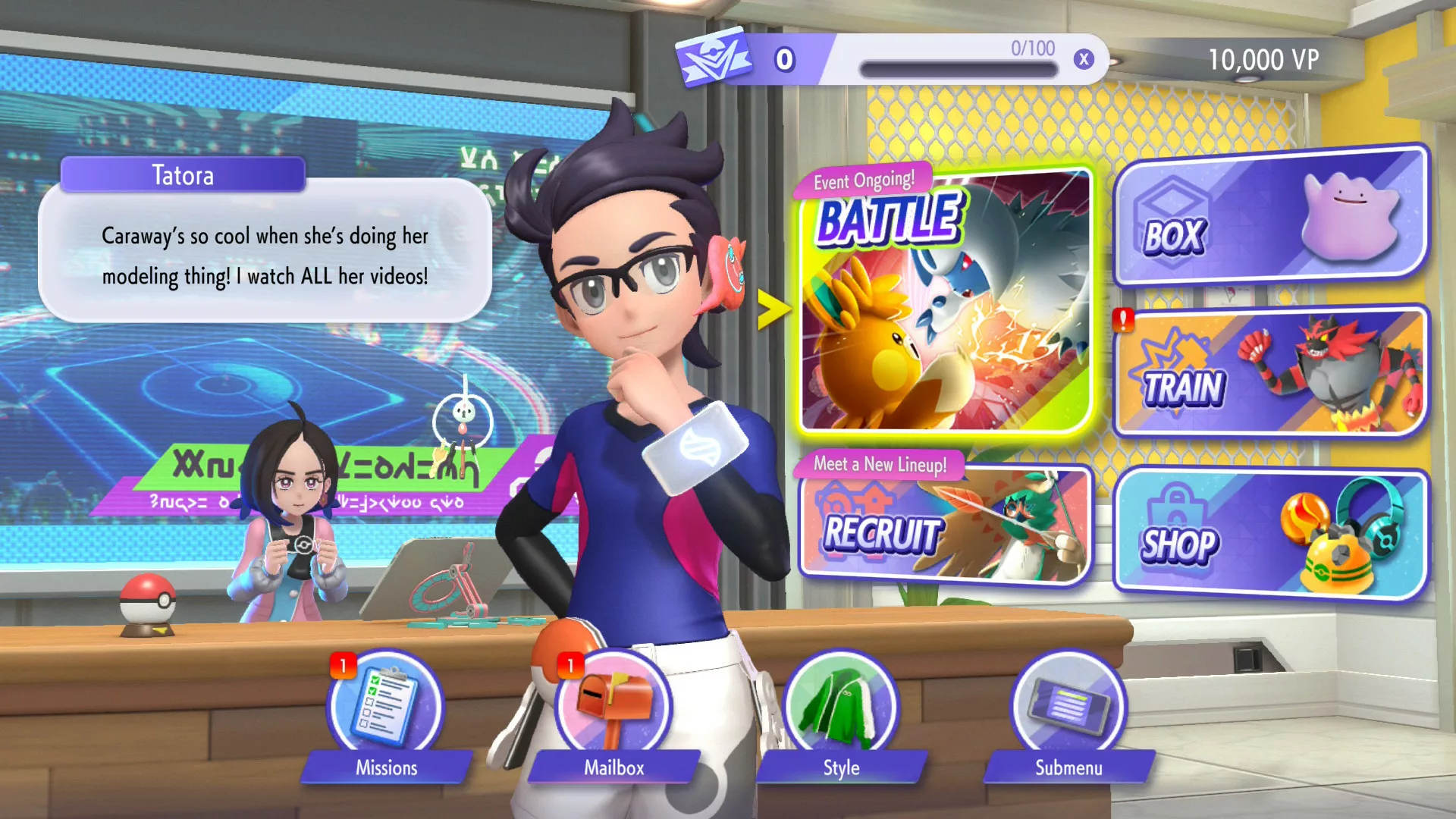Viewport: 1456px width, 819px height.
Task: Enter the Shop menu
Action: pos(1270,534)
